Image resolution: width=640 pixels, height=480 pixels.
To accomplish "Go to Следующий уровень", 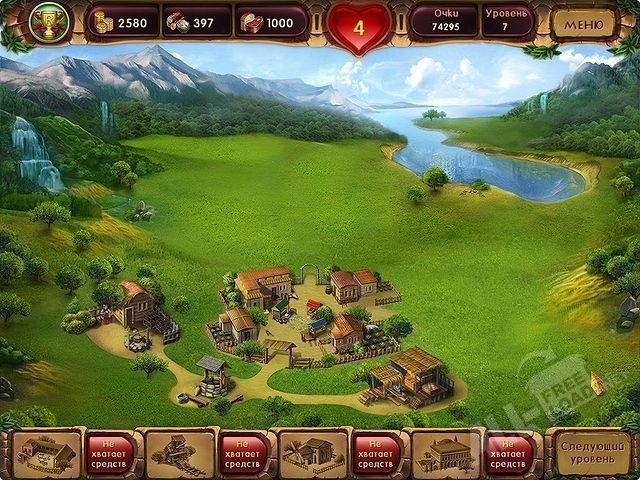I will pos(591,451).
